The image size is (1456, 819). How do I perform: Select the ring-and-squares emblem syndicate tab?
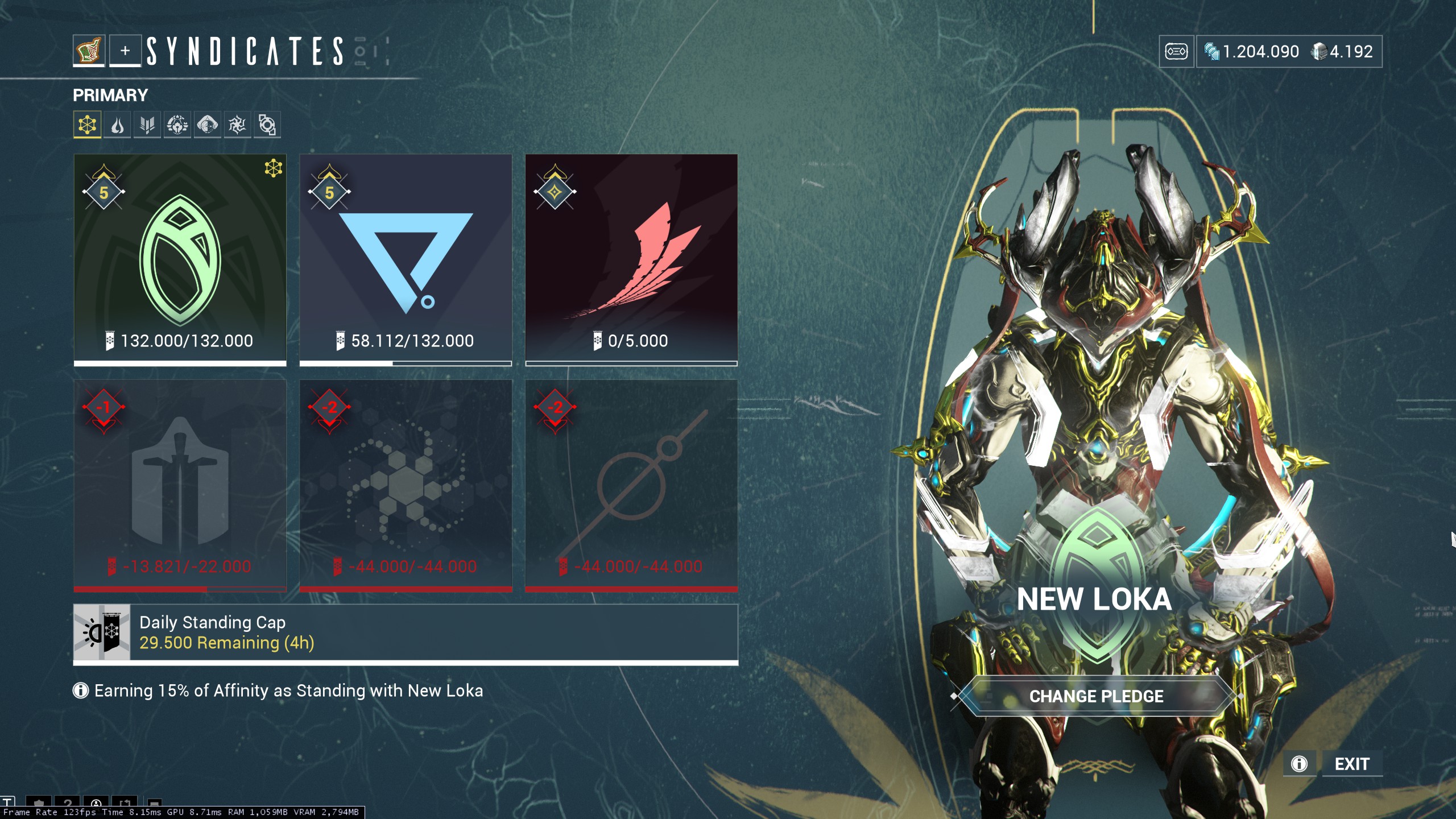click(267, 125)
